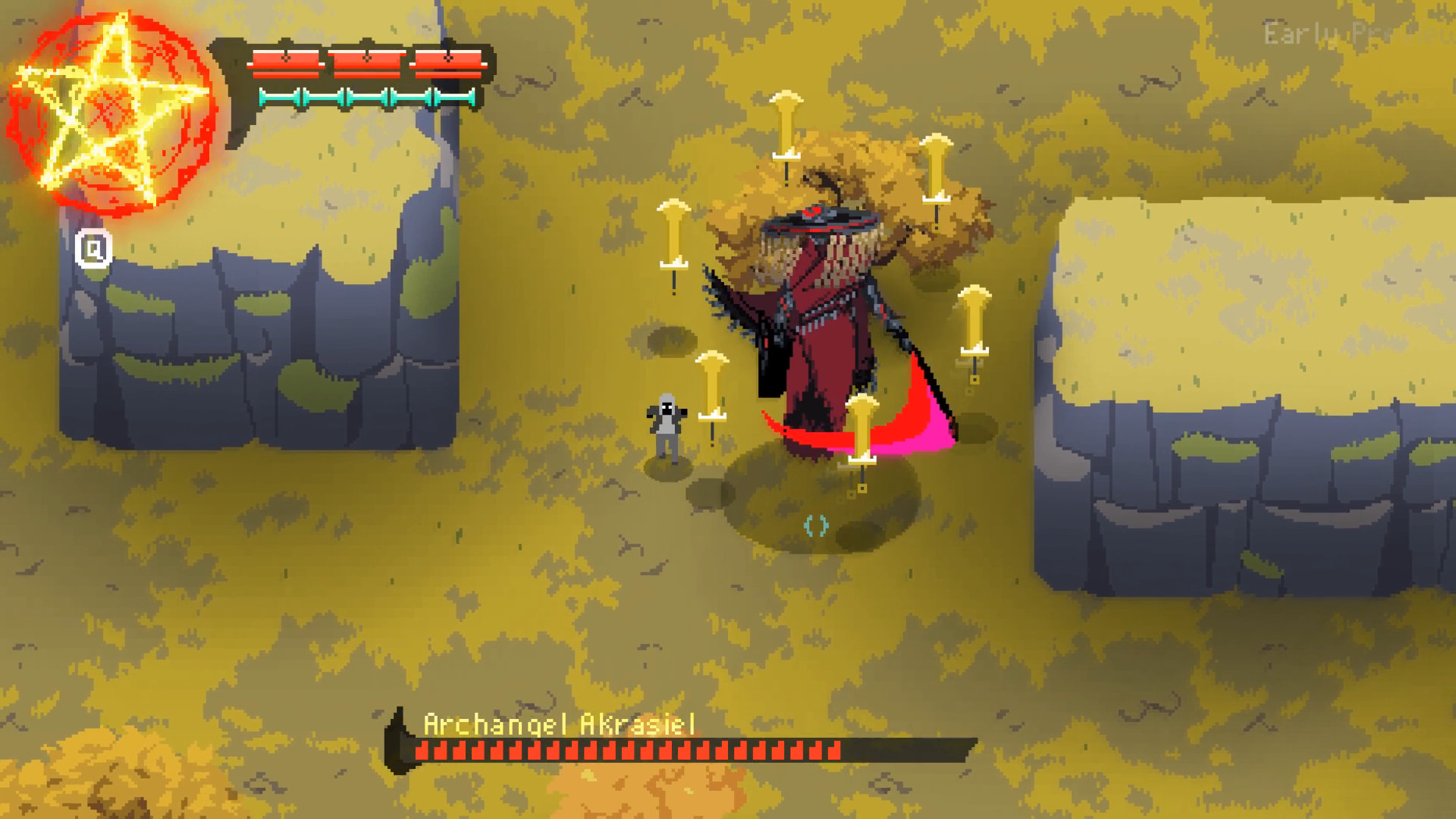Select the hooded player character
1456x819 pixels.
pos(666,425)
